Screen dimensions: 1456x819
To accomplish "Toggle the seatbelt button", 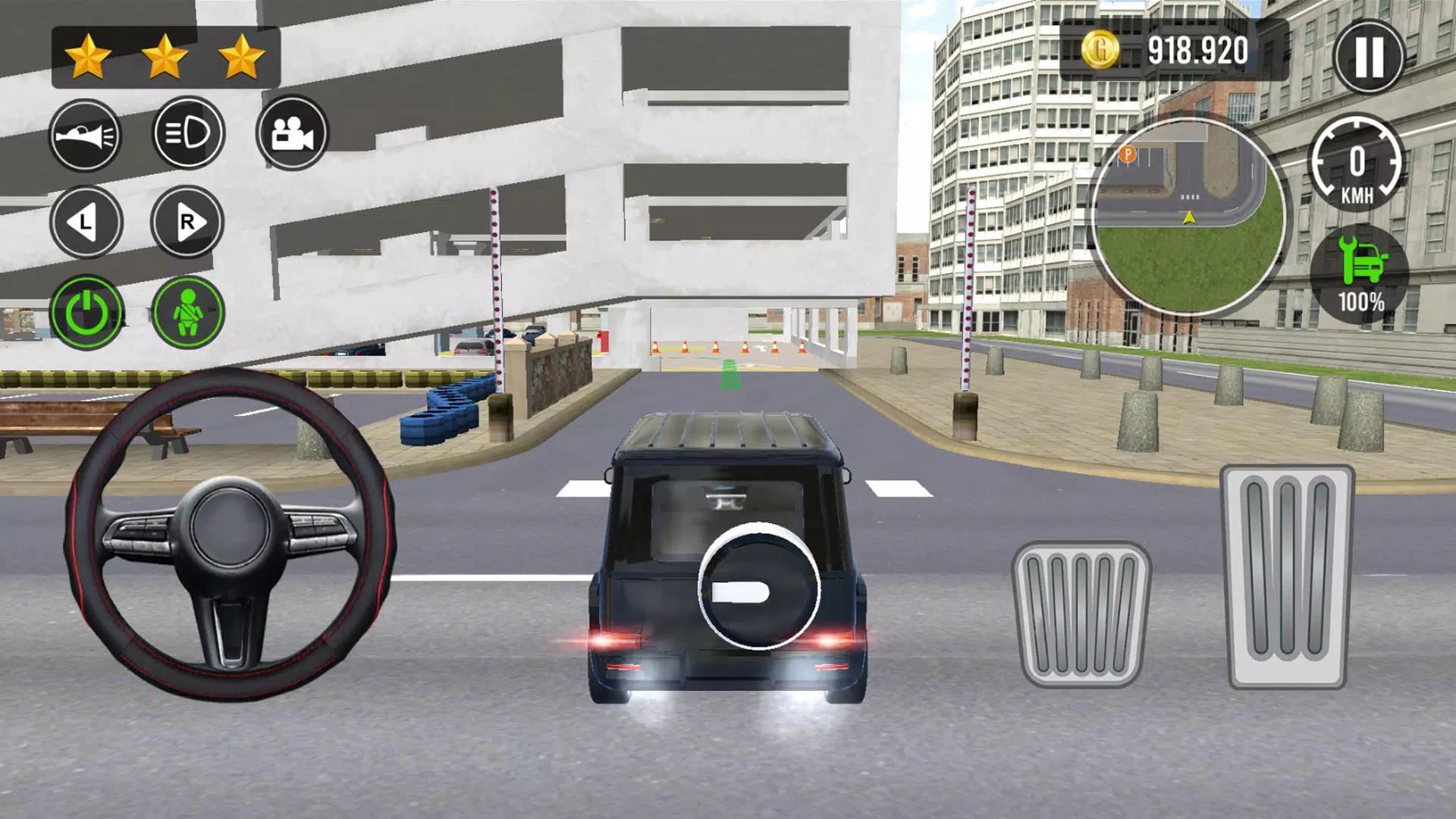I will [188, 312].
